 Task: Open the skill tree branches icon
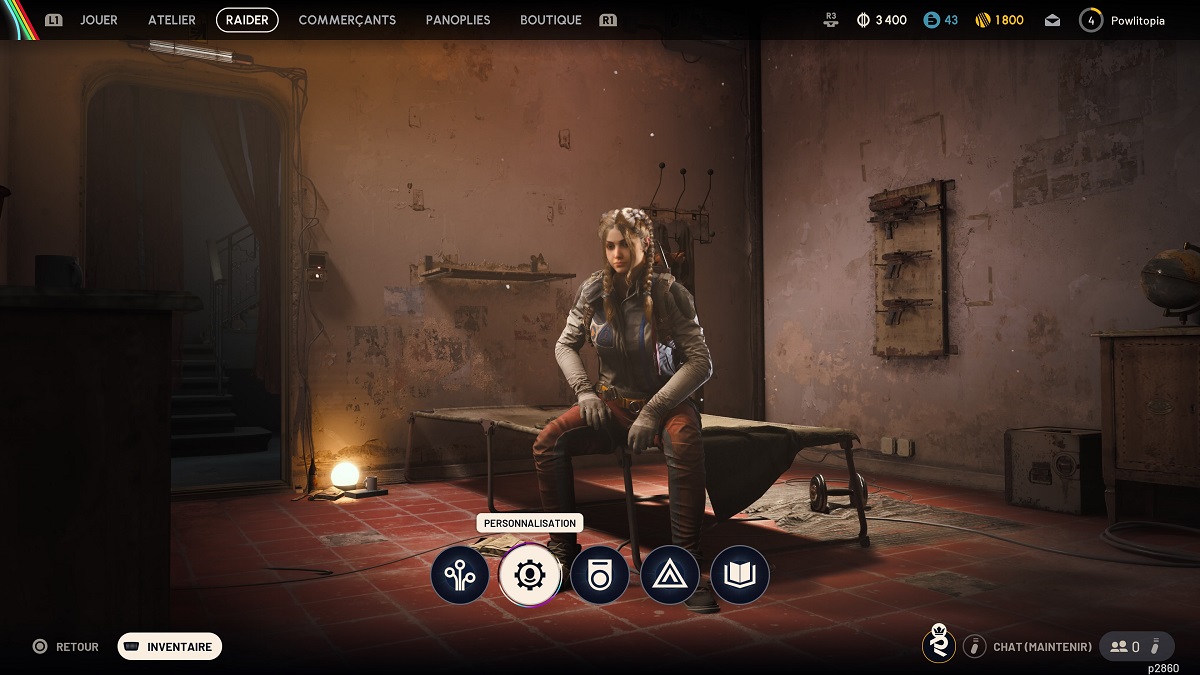(x=460, y=575)
